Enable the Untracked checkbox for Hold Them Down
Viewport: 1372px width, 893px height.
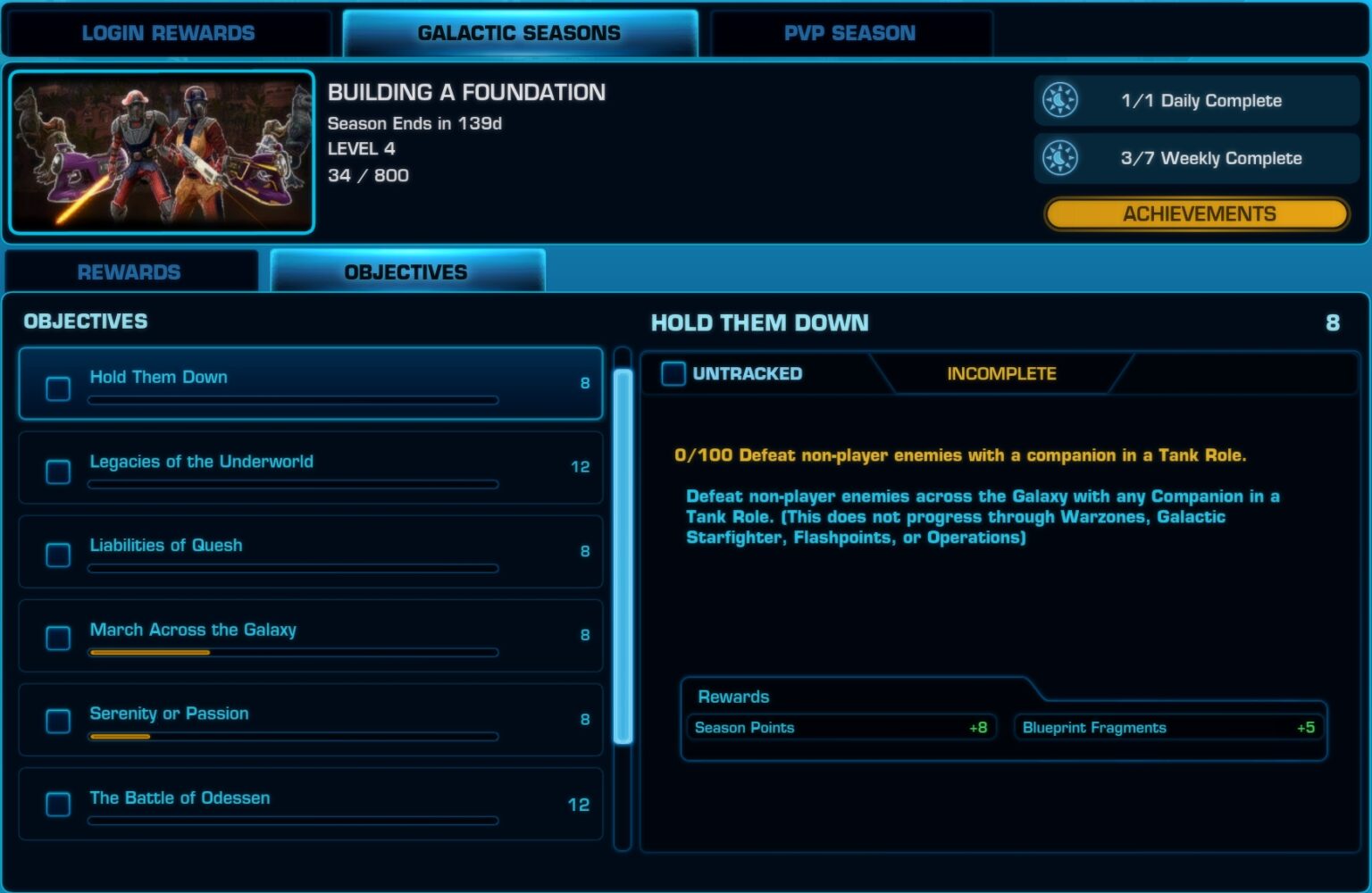point(673,373)
